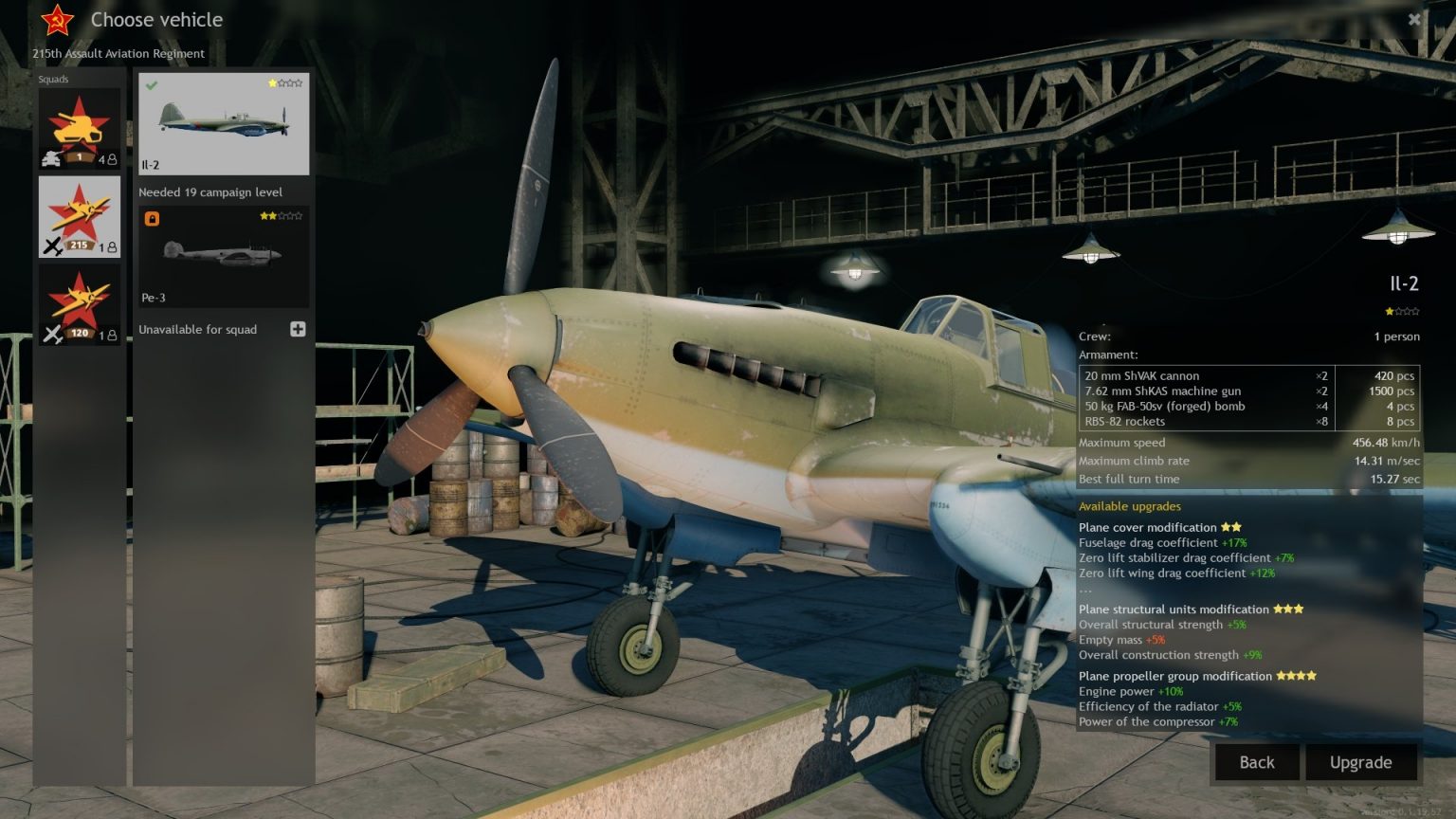Screen dimensions: 1456x819
Task: Click the red star emblem beside Choose vehicle
Action: (x=55, y=19)
